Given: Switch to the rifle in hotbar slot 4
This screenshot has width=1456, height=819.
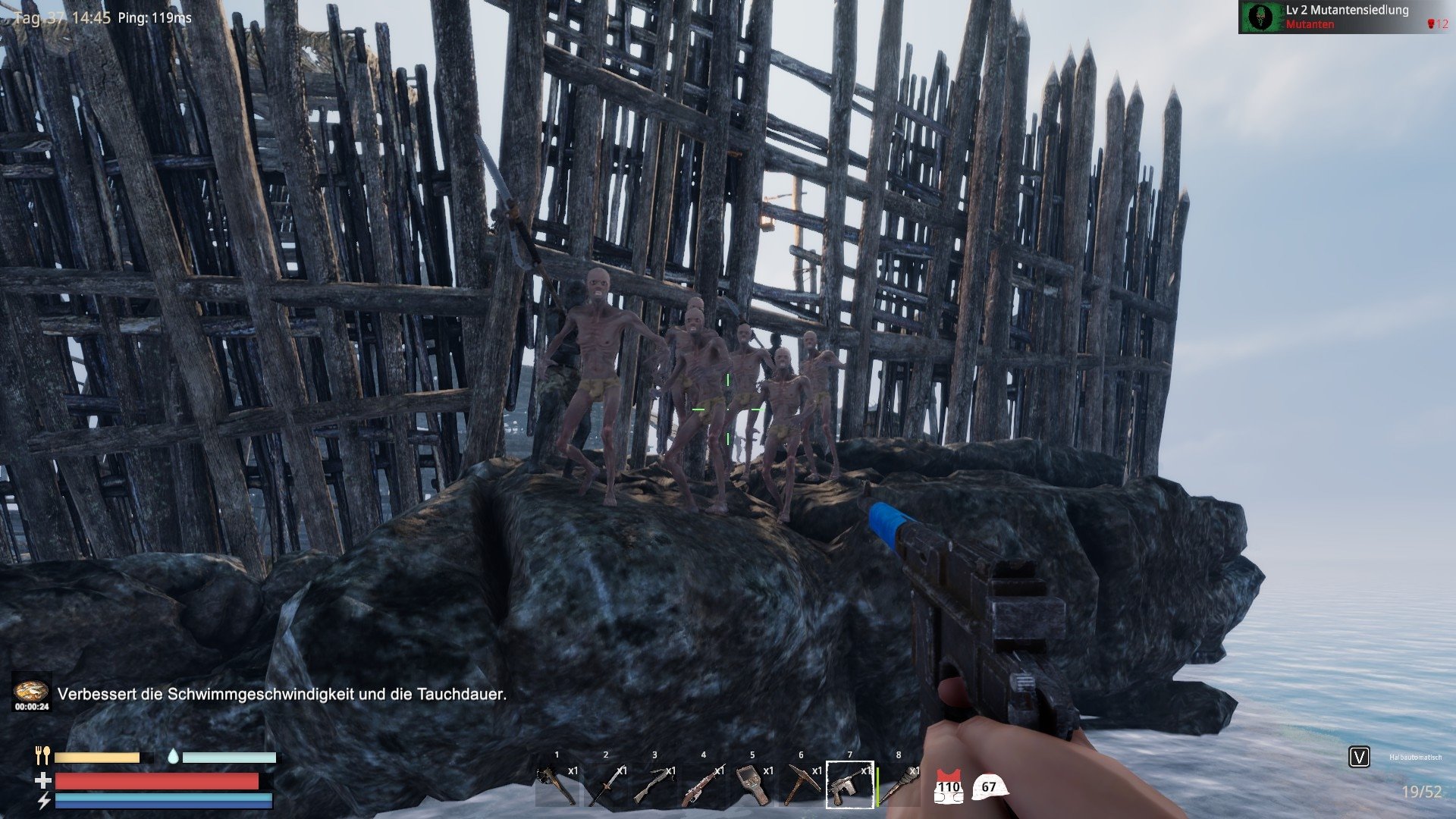Looking at the screenshot, I should 703,785.
